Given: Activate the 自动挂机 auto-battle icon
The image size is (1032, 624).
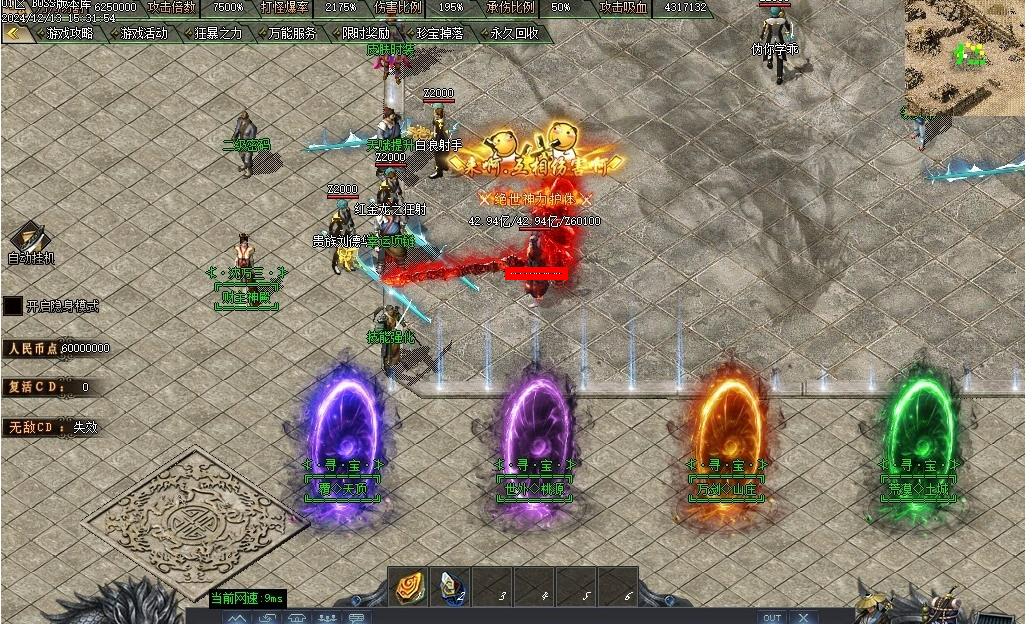Looking at the screenshot, I should coord(27,239).
